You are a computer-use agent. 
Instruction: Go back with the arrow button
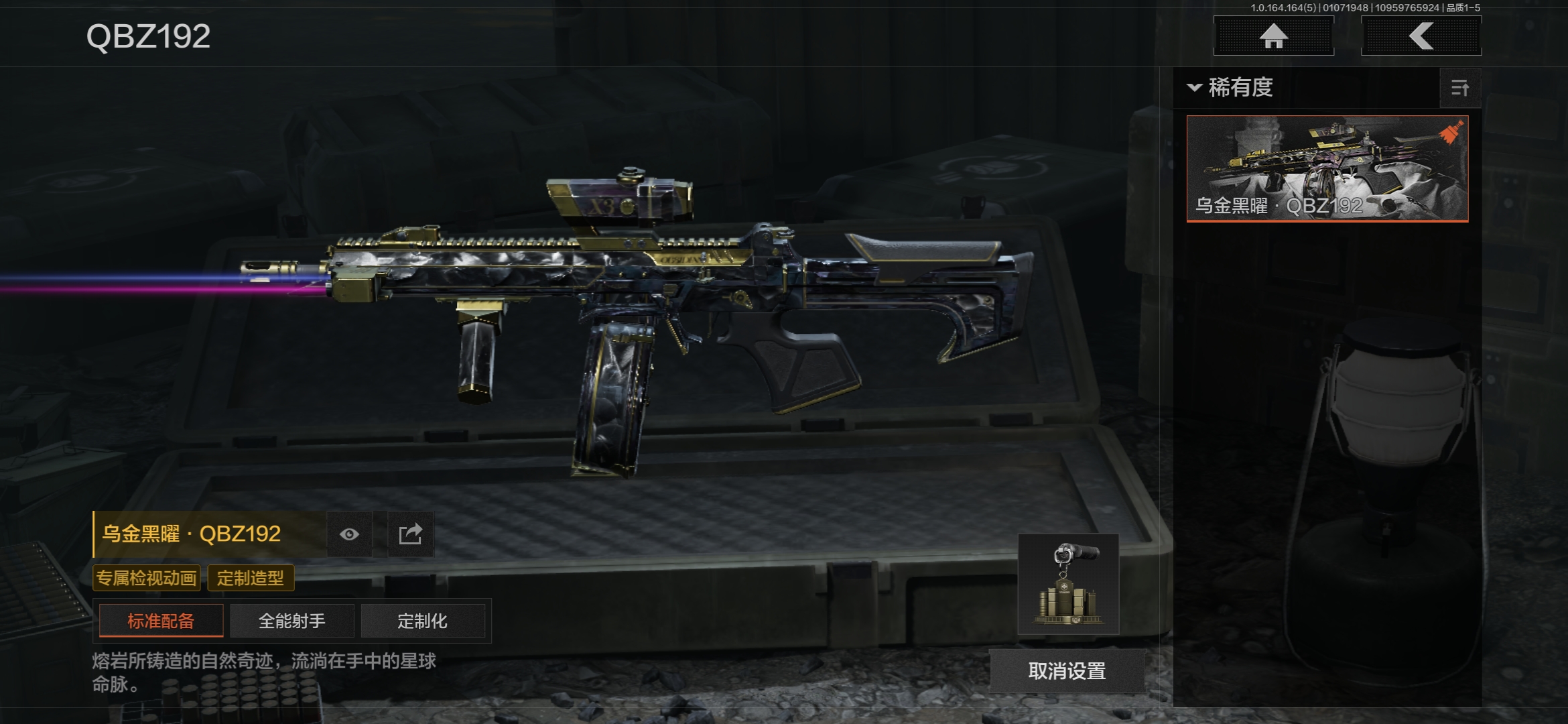[x=1421, y=36]
